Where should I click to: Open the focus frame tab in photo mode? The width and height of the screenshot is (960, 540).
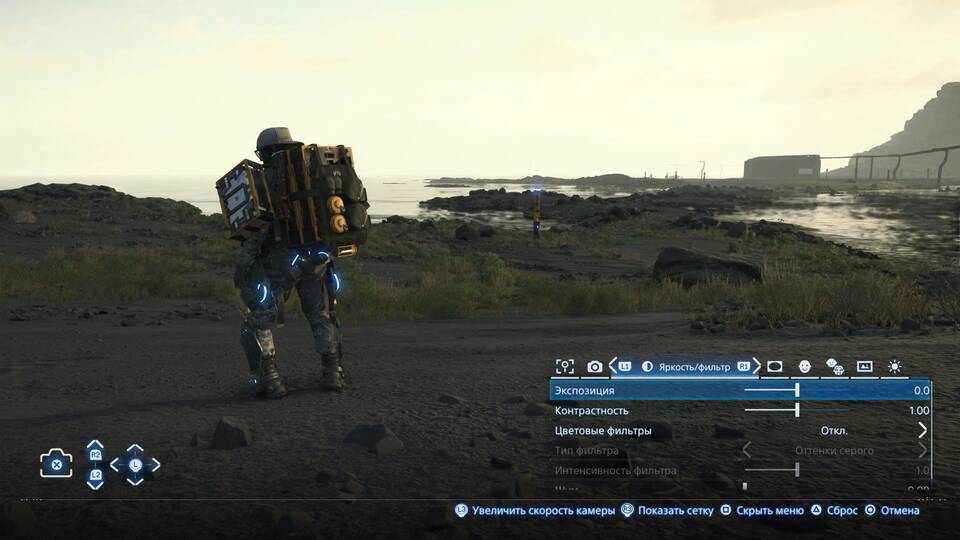565,367
